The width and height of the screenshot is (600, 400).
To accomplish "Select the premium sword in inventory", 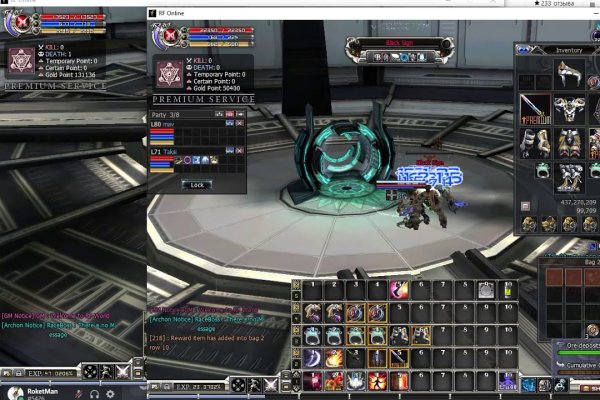I will click(535, 105).
